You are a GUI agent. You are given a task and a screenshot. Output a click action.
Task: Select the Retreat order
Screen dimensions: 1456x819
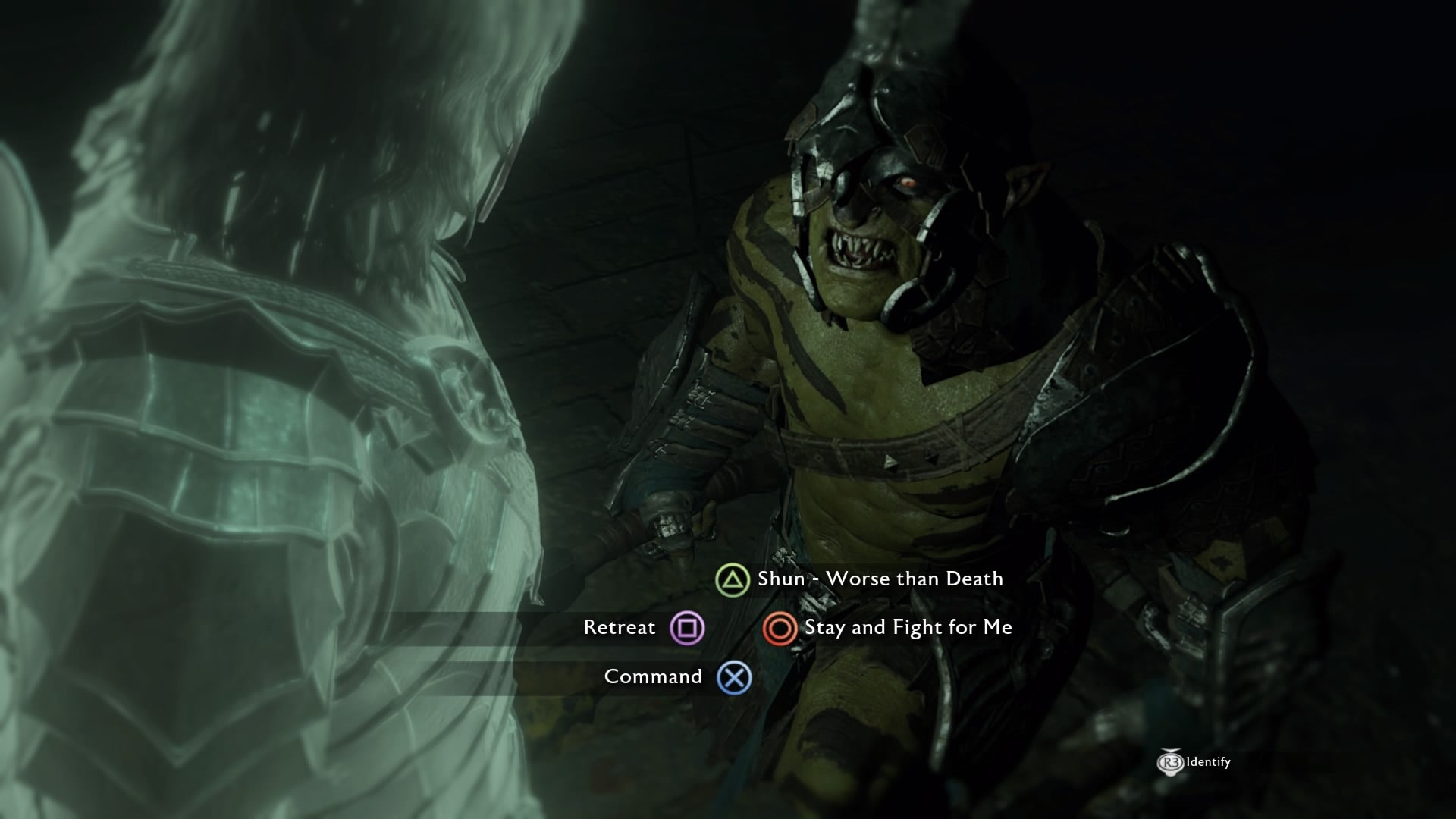(620, 628)
